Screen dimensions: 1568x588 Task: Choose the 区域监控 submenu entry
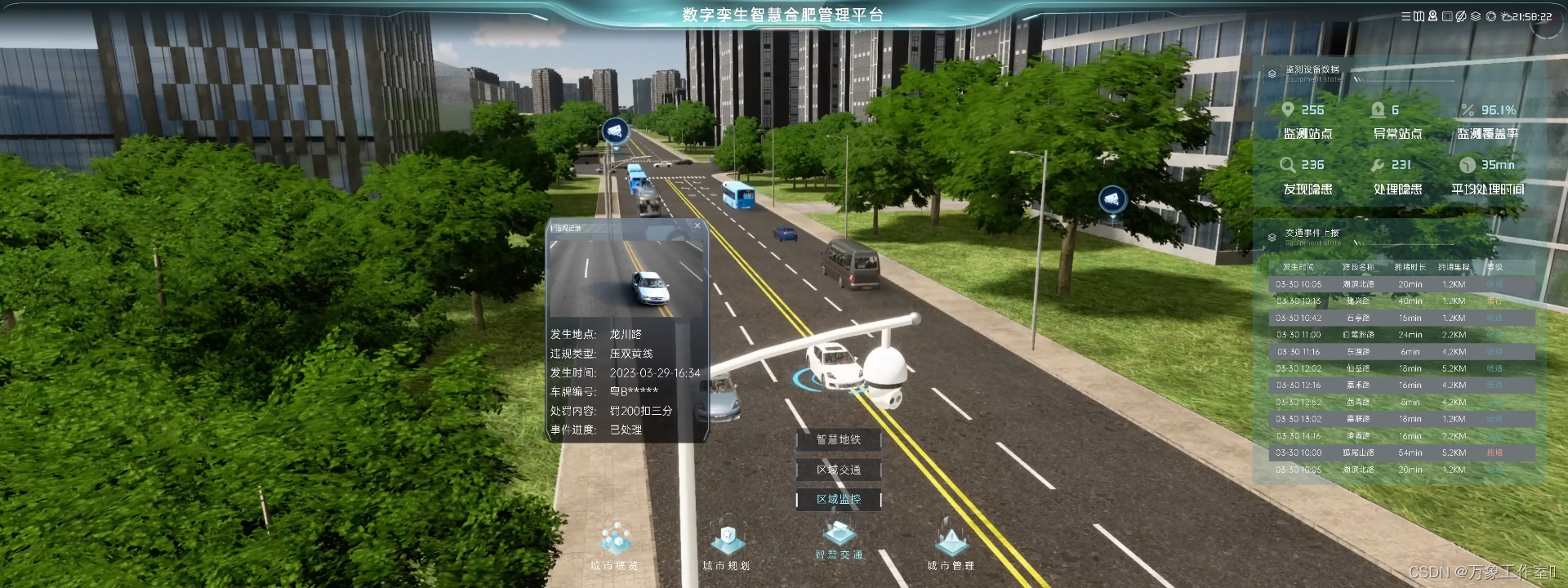[839, 499]
